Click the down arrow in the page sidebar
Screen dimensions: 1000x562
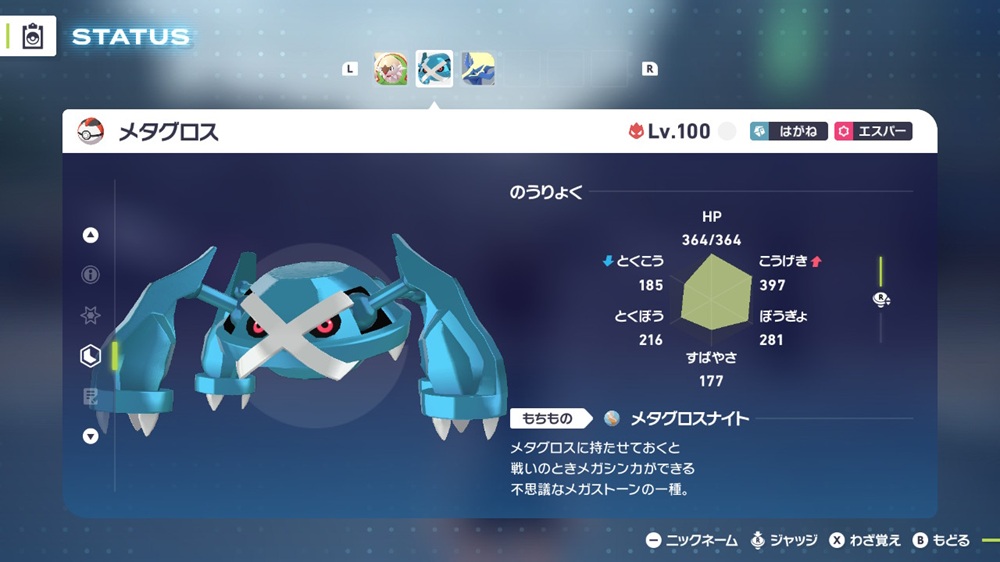[x=91, y=436]
